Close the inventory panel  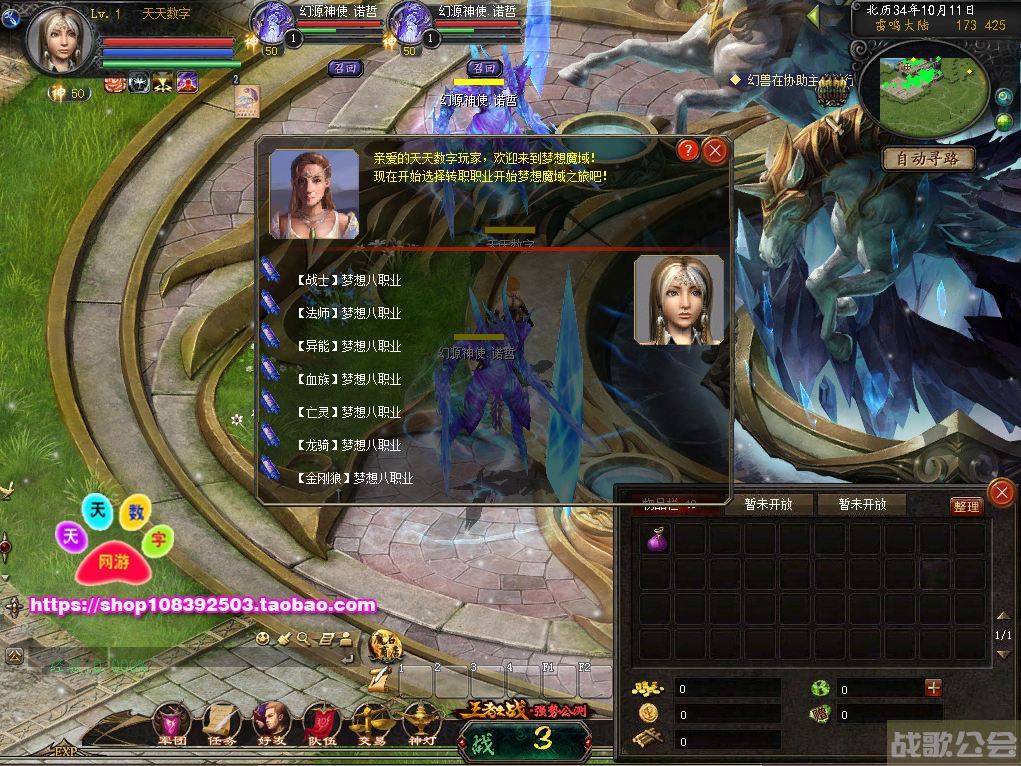click(x=1000, y=492)
